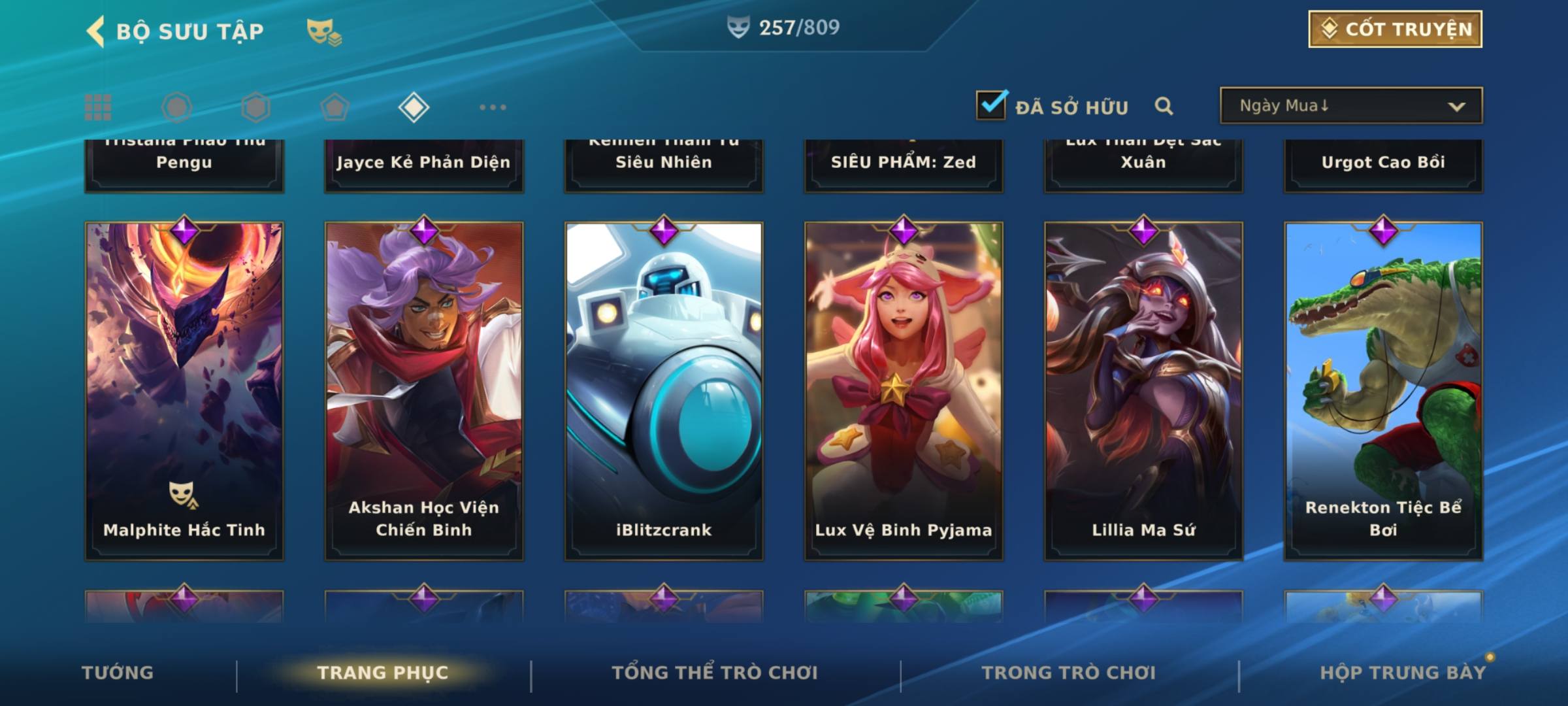Open the Hộp Trưng Bày tab

1403,673
